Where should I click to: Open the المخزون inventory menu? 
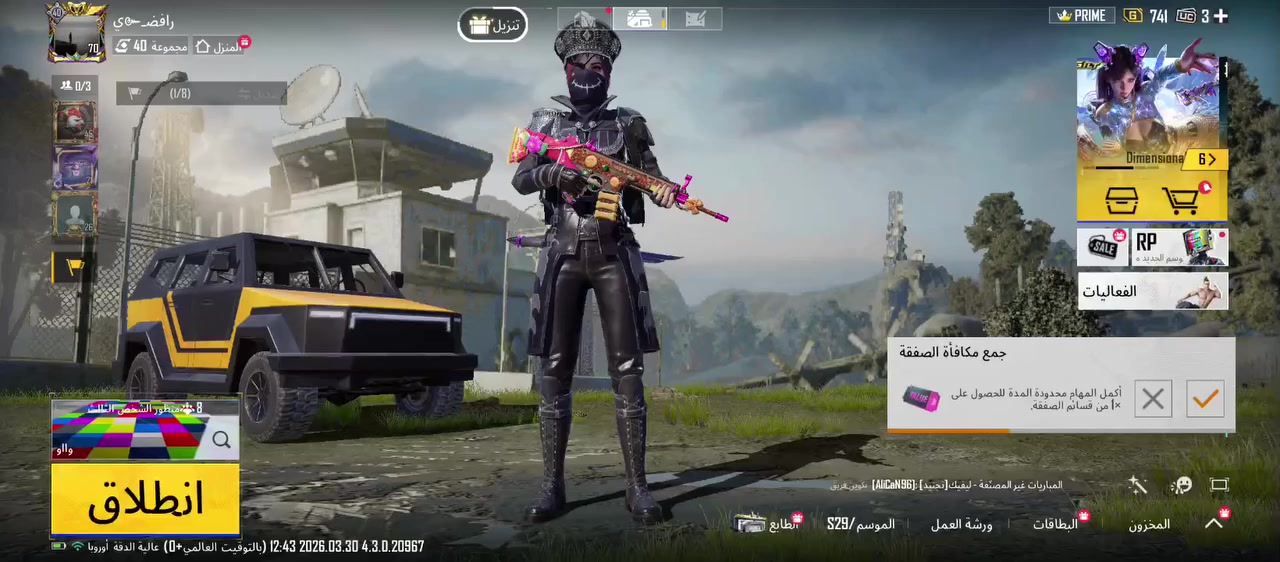1149,524
